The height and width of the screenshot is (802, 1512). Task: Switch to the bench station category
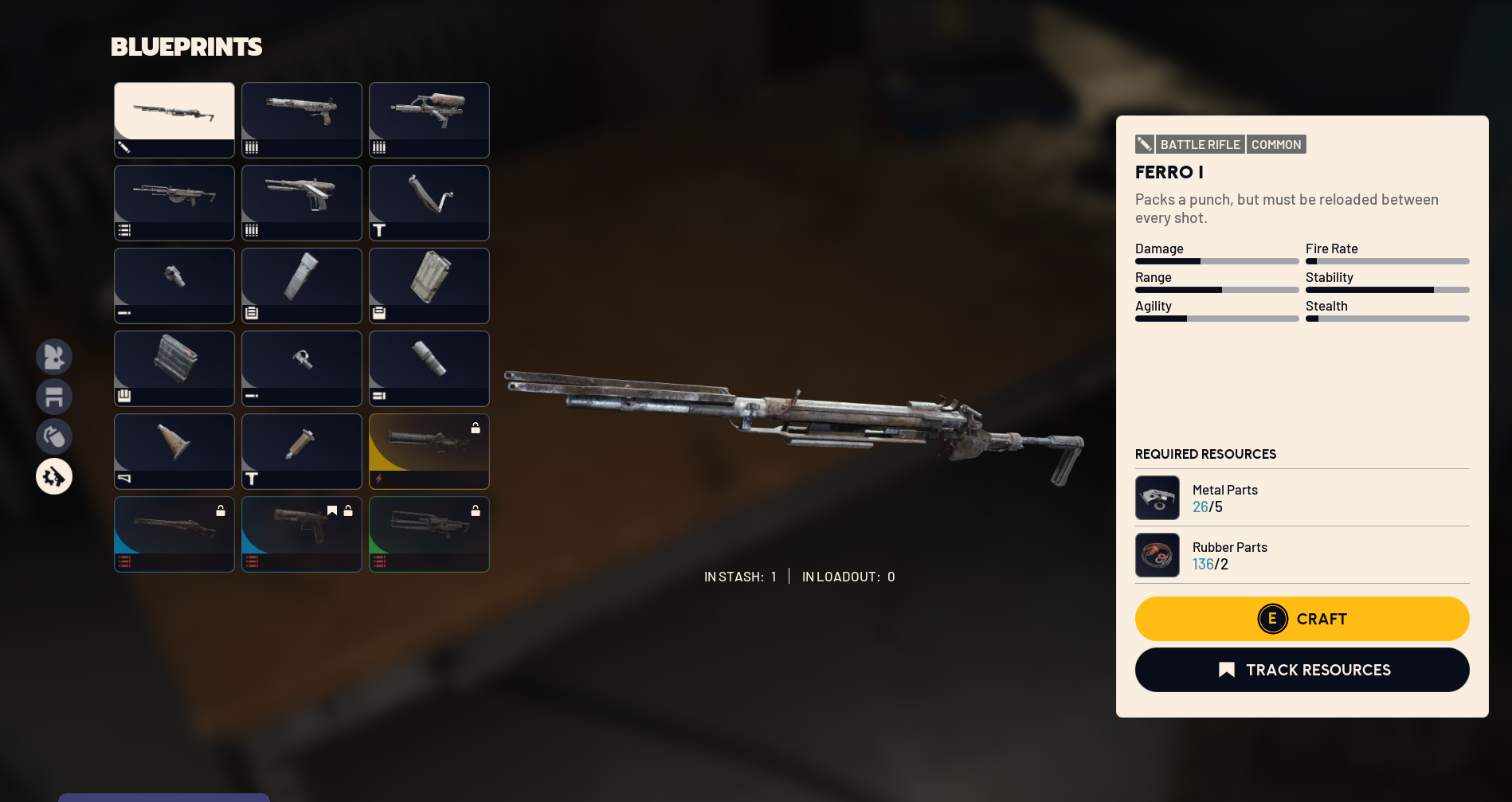coord(54,397)
